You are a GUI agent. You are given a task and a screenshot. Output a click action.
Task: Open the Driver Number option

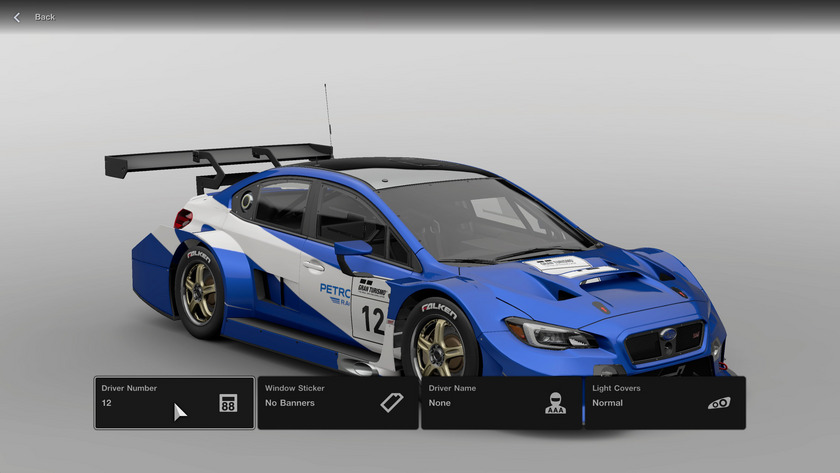click(174, 403)
